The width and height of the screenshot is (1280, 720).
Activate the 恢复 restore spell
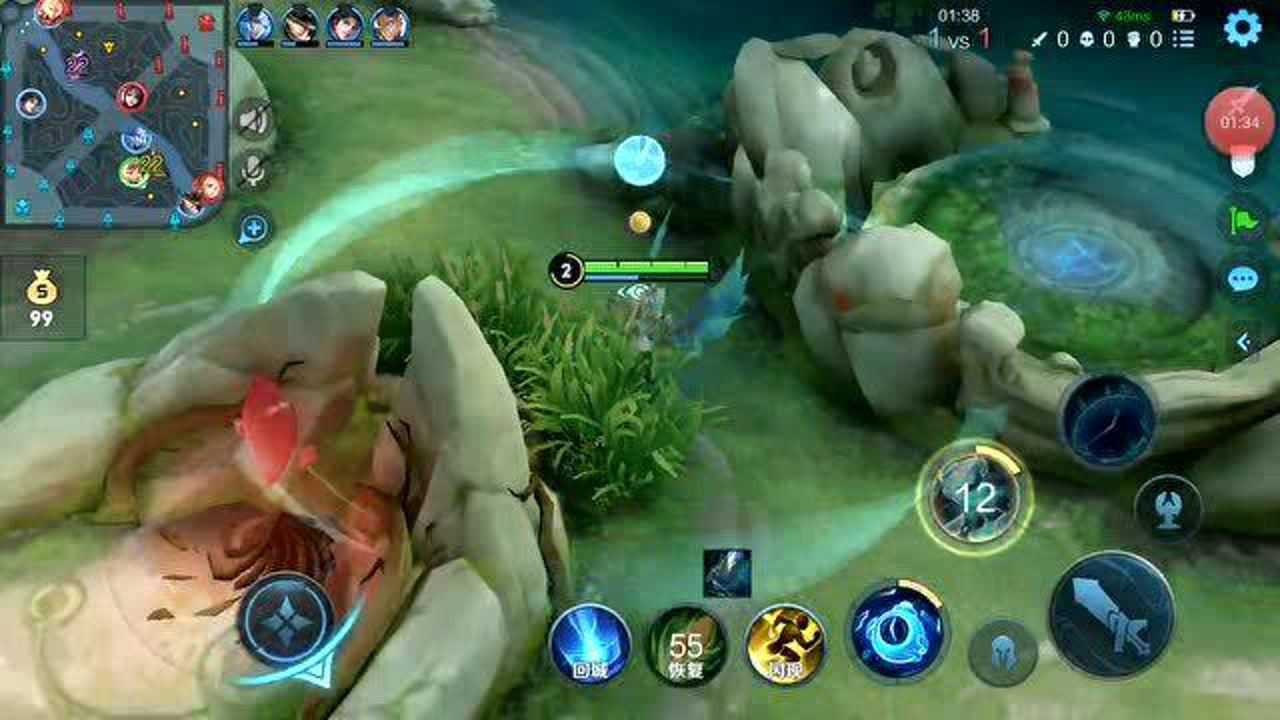point(688,645)
